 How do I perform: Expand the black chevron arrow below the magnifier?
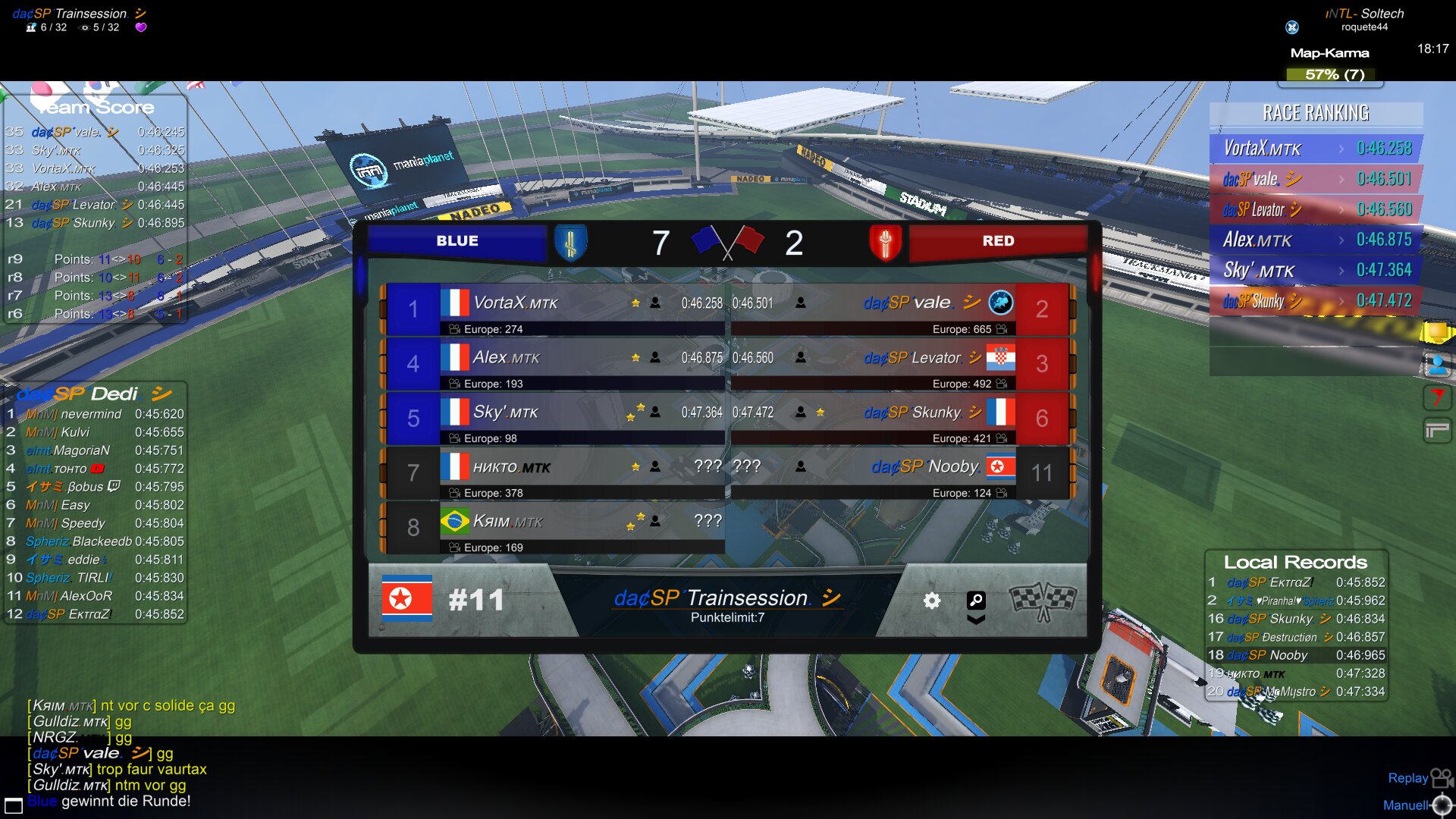pos(976,620)
